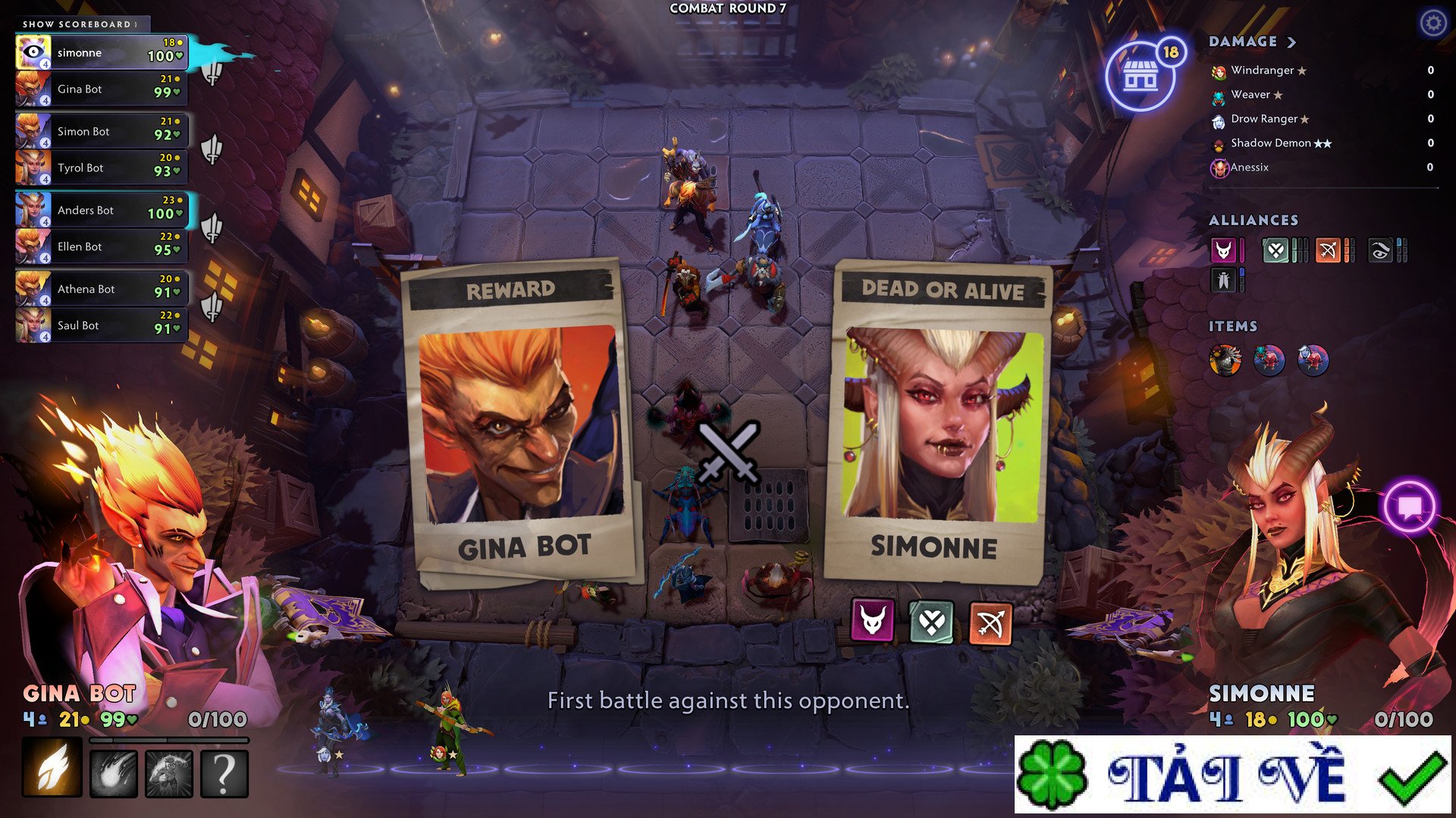Select Athena Bot in the player list
The image size is (1456, 818).
[101, 290]
